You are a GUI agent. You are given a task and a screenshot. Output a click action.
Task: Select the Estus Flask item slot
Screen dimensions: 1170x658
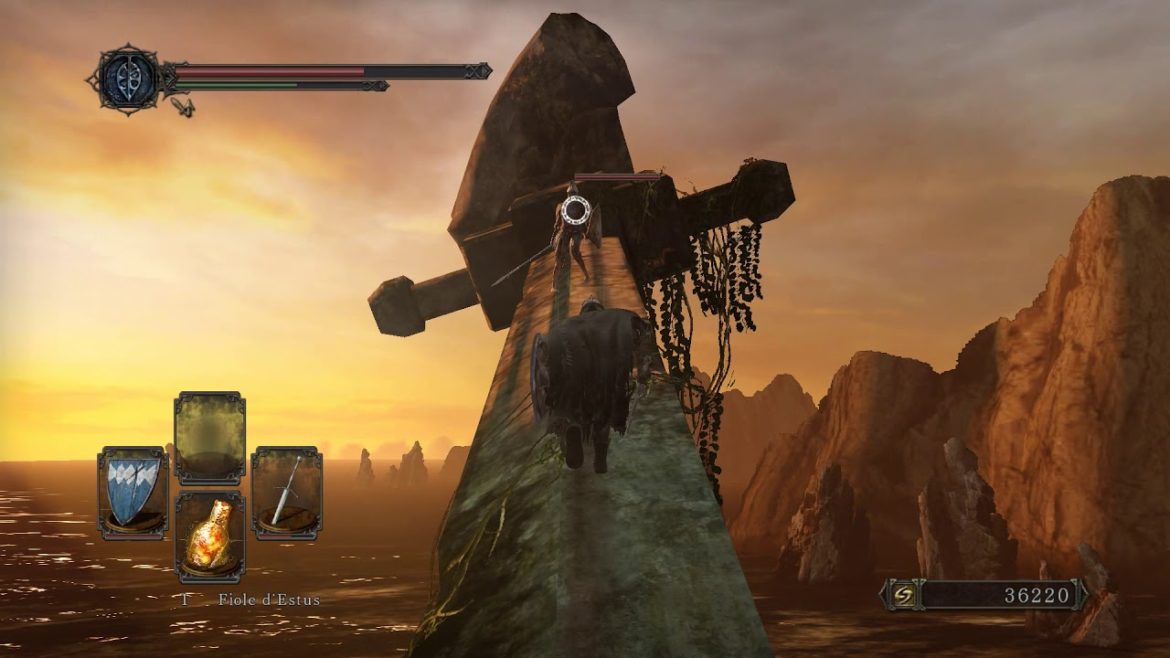(210, 537)
